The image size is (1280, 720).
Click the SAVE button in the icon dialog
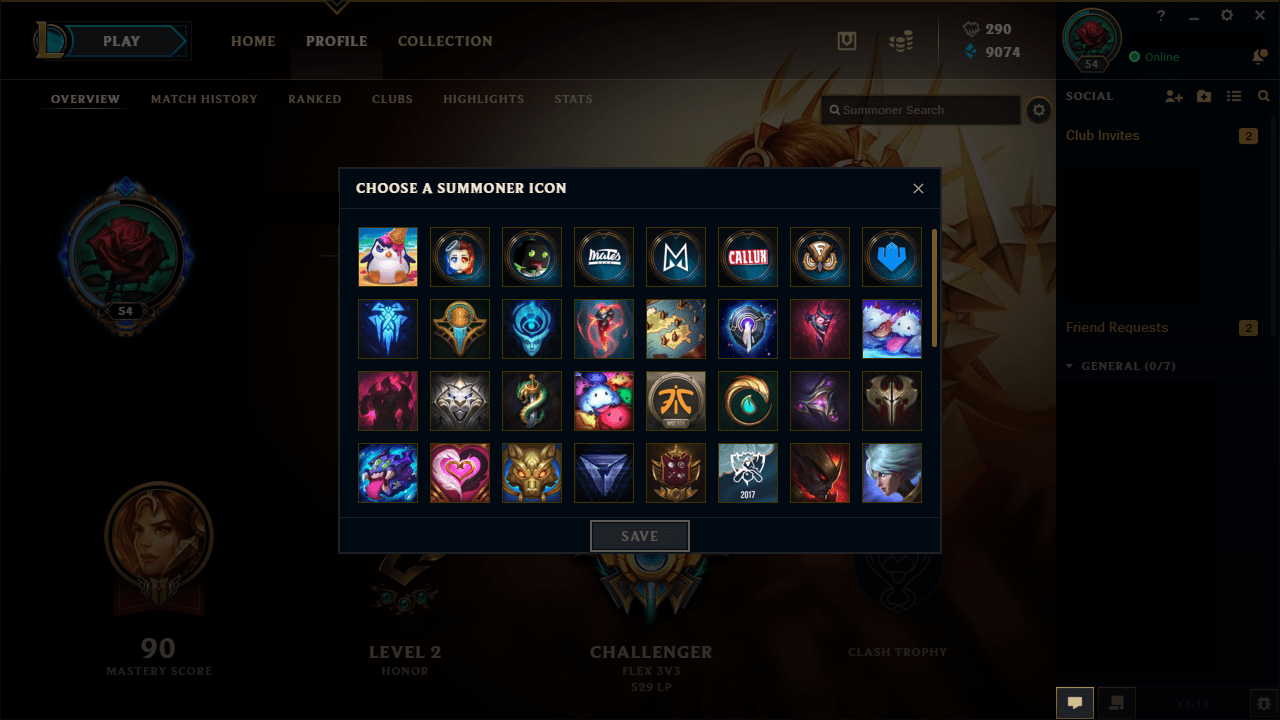pyautogui.click(x=639, y=535)
